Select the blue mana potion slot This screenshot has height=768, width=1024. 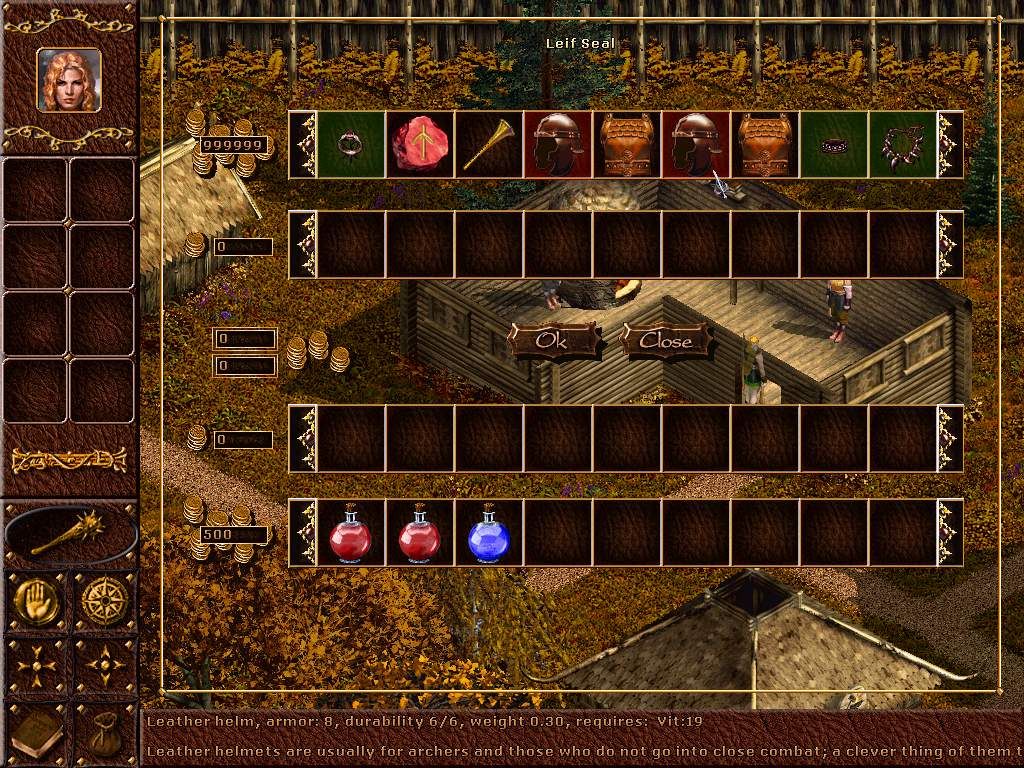click(x=489, y=534)
